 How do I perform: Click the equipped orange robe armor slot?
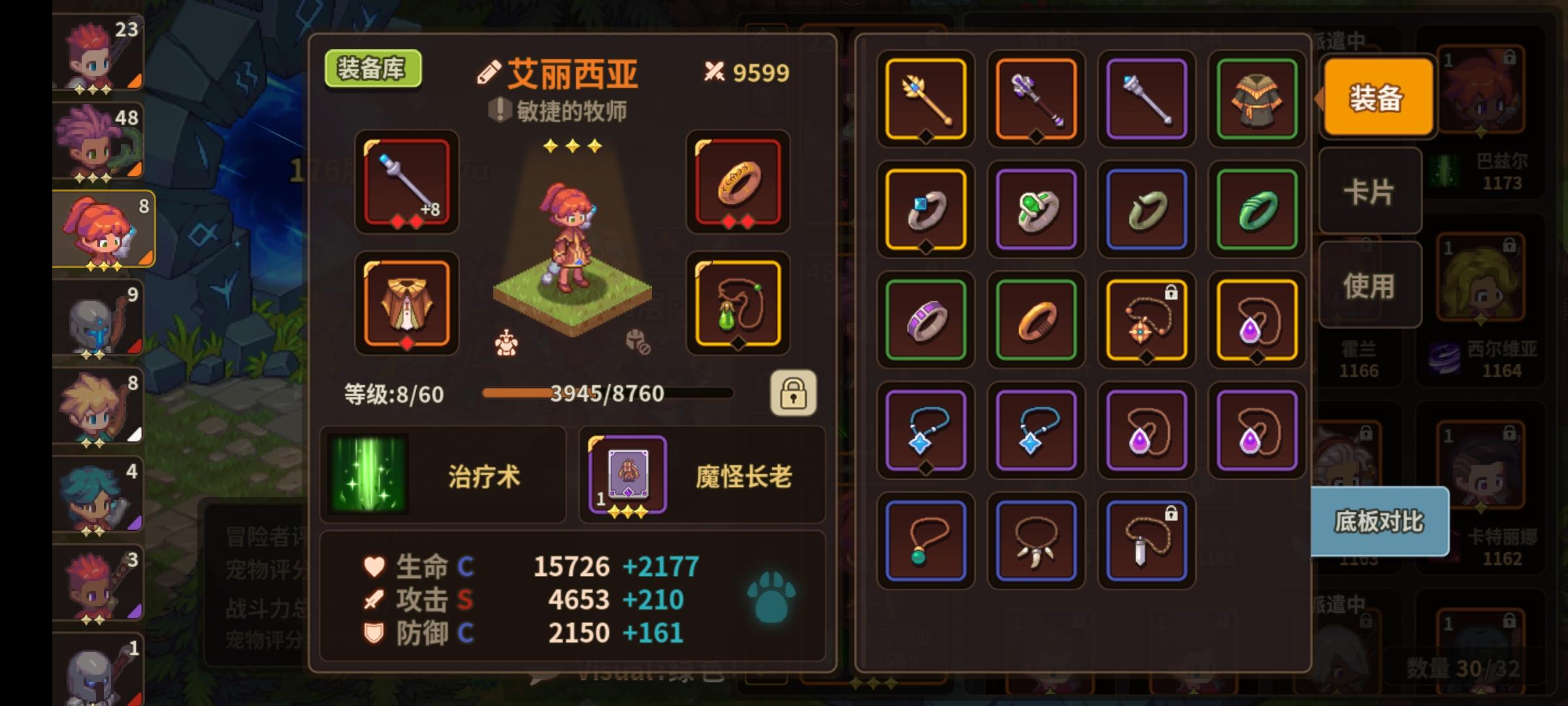[406, 304]
